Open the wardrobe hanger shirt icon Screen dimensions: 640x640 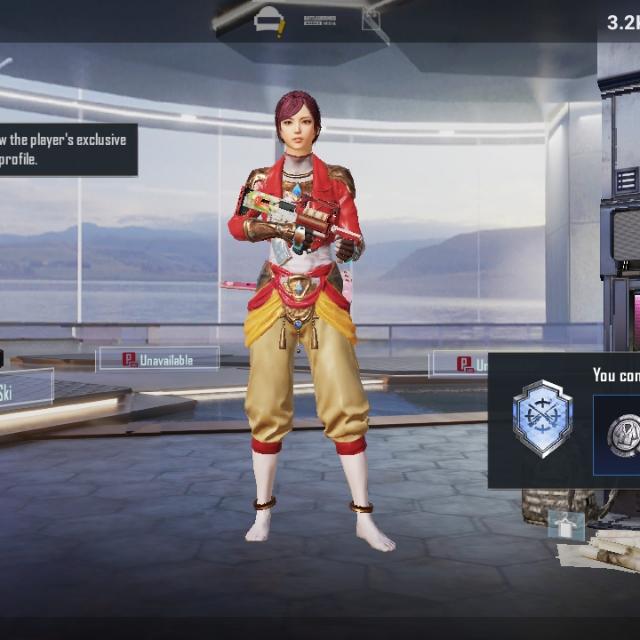(x=565, y=522)
